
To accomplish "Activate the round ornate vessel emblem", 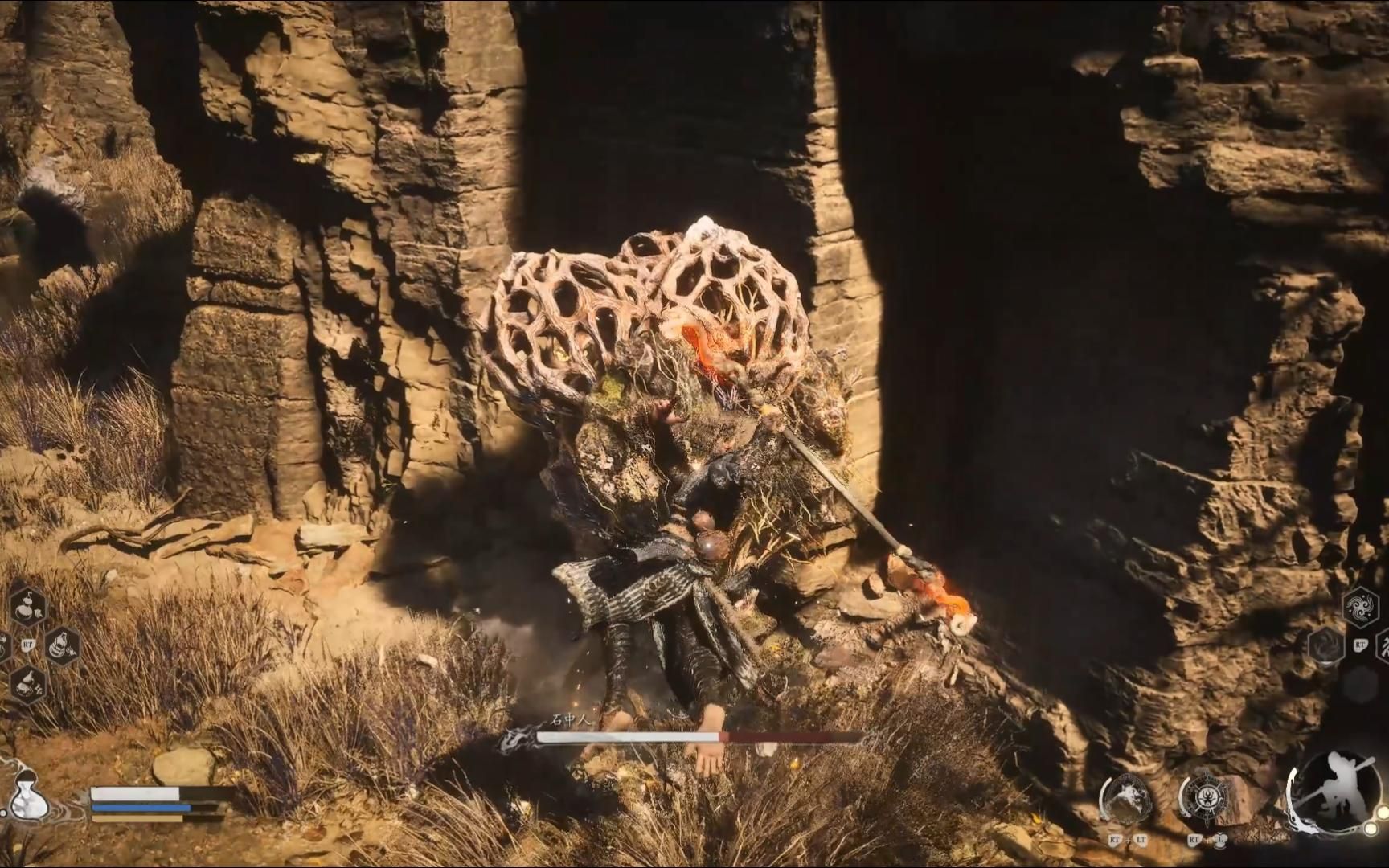I will (1204, 800).
